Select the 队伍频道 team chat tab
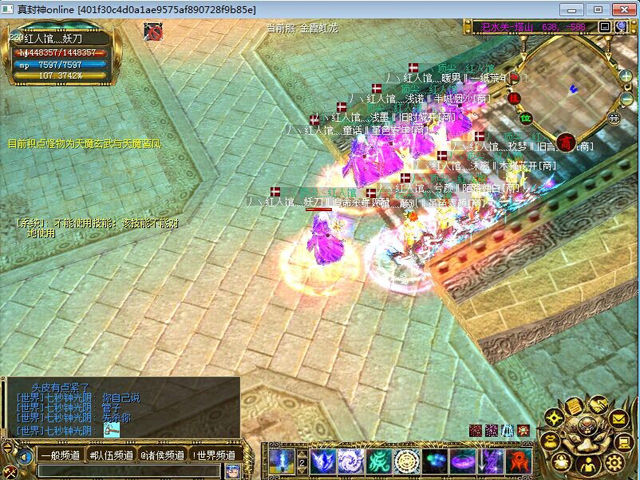This screenshot has width=640, height=480. [x=109, y=455]
